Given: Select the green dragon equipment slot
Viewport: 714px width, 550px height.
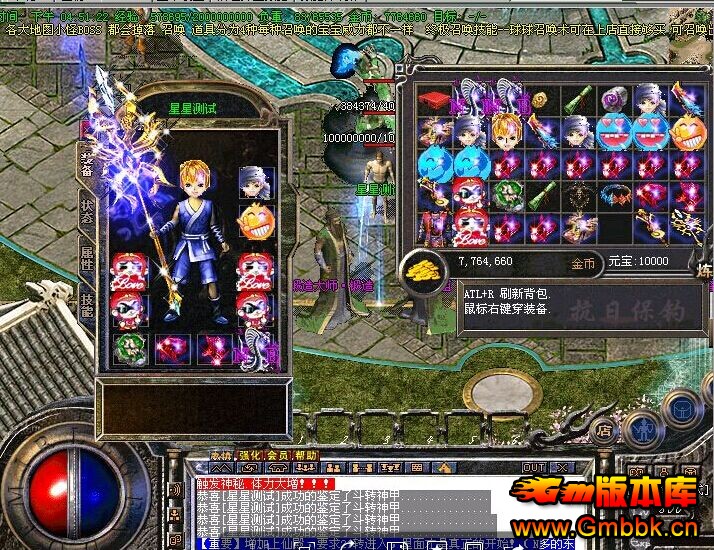Looking at the screenshot, I should pos(129,348).
